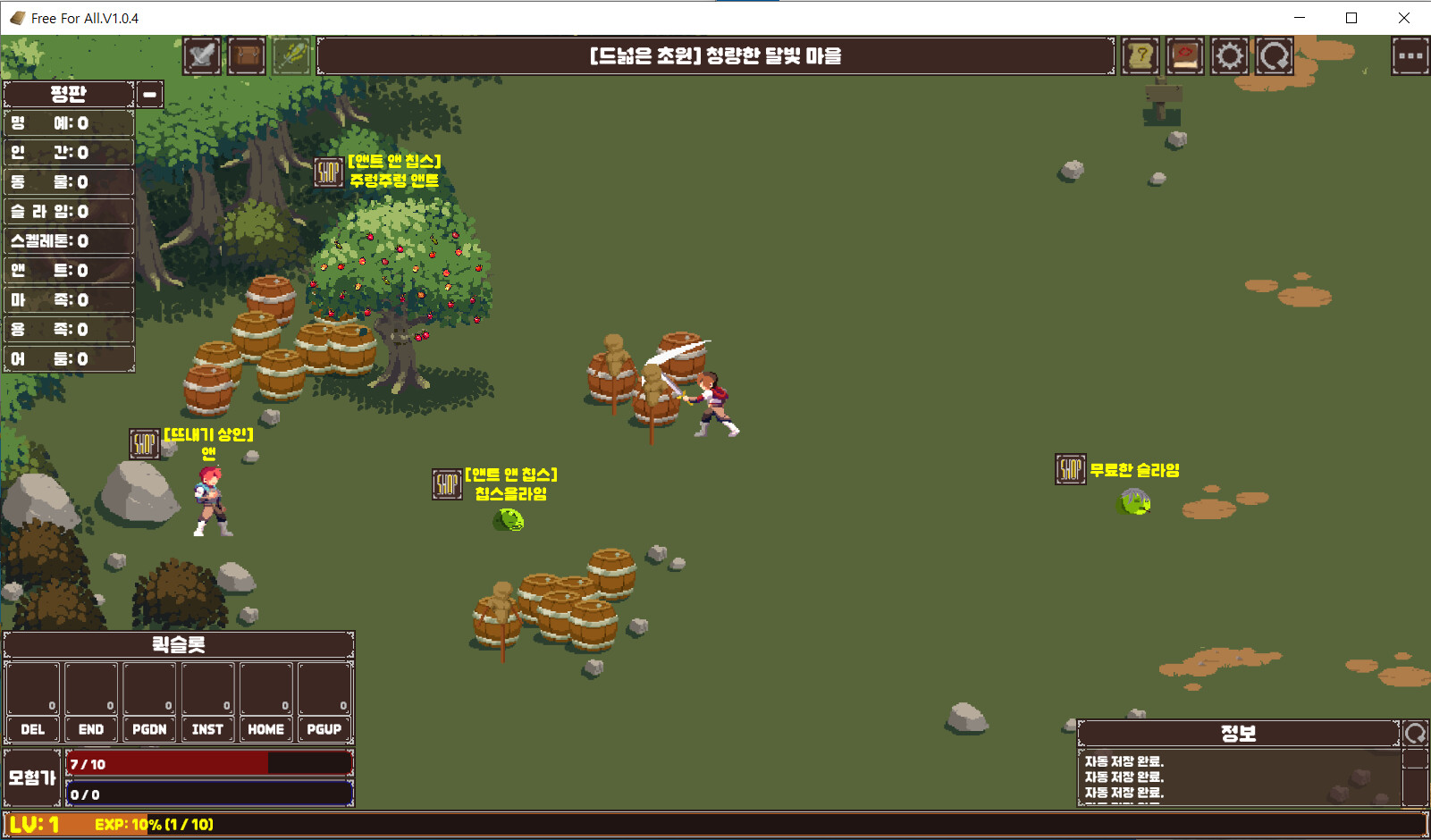Viewport: 1431px width, 840px height.
Task: Open the SHOP icon beside 무료한 슬라임
Action: (x=1069, y=469)
